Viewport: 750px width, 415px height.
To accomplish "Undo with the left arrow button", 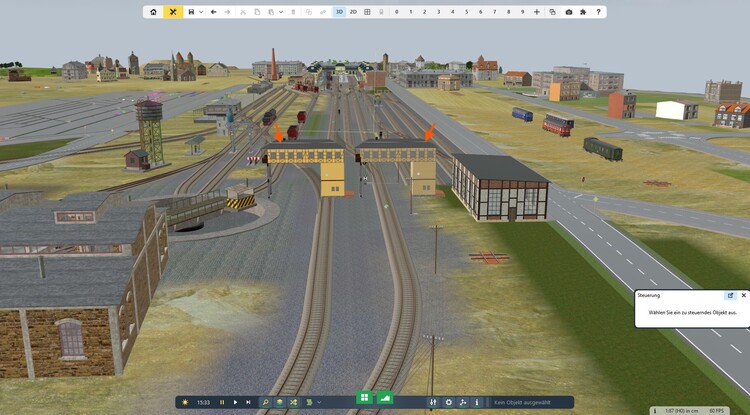I will pyautogui.click(x=214, y=12).
